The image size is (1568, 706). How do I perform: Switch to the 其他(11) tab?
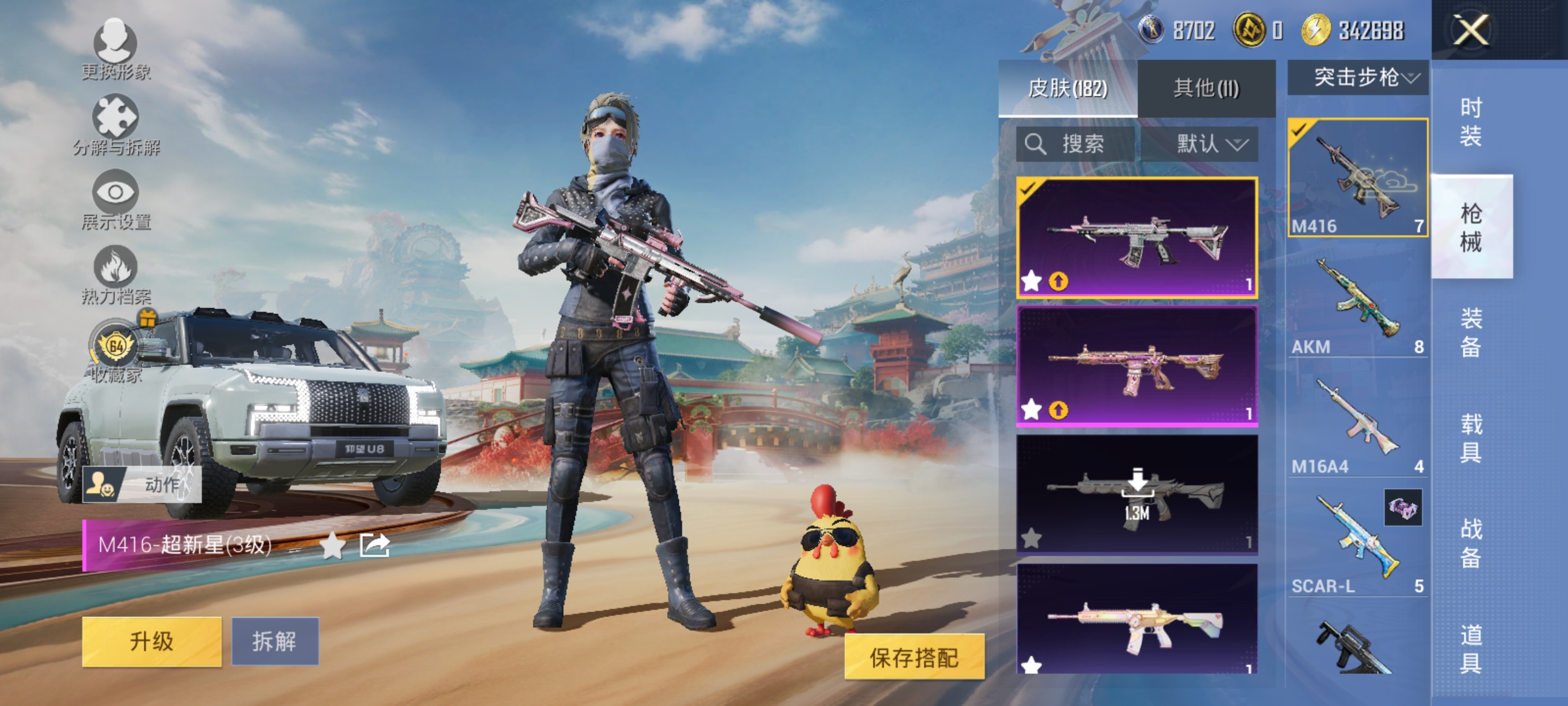point(1207,86)
